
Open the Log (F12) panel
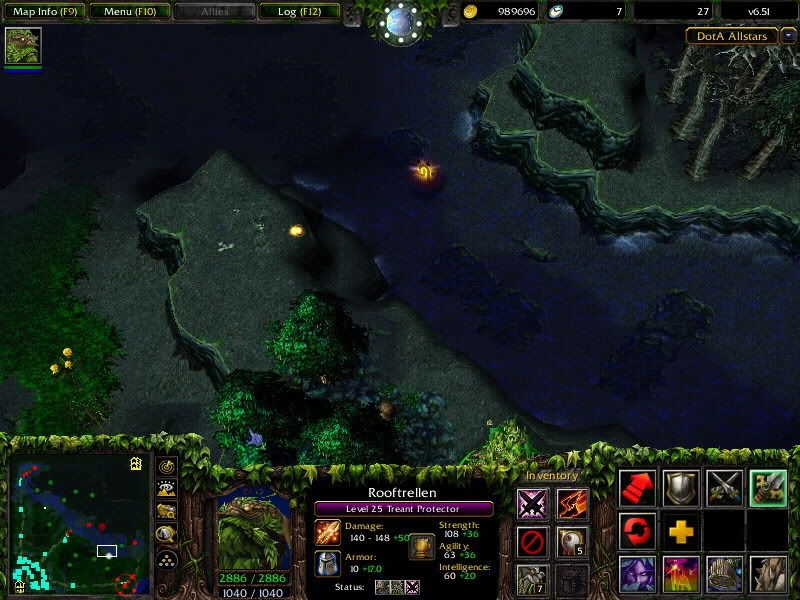pos(299,12)
